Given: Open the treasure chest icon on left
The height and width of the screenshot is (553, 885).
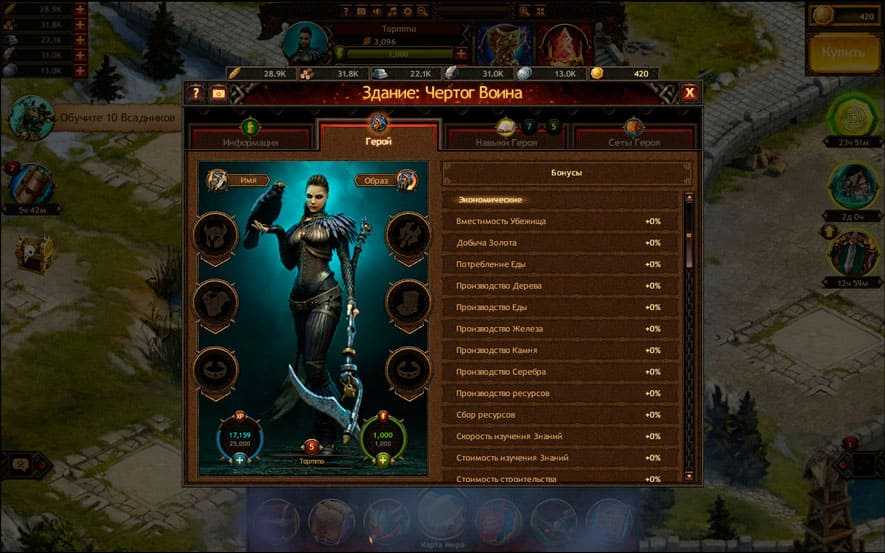Looking at the screenshot, I should [35, 253].
